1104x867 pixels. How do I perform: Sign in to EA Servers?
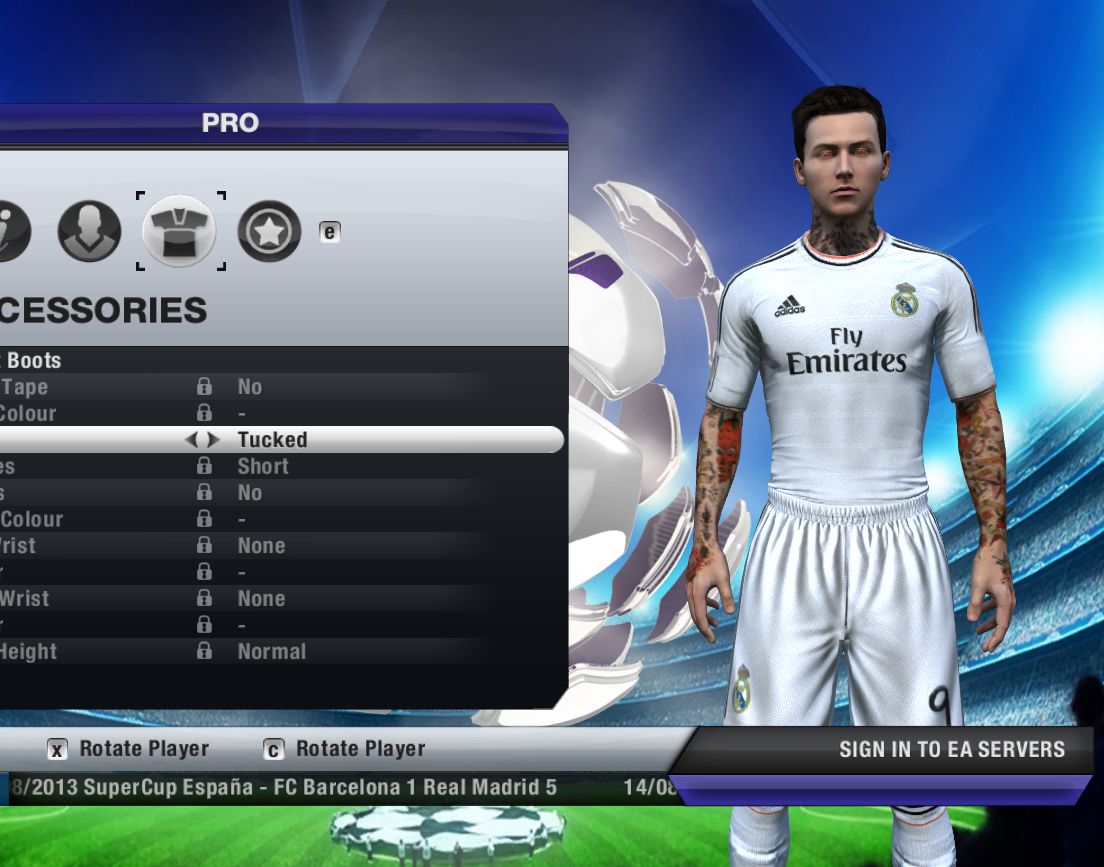(x=951, y=749)
